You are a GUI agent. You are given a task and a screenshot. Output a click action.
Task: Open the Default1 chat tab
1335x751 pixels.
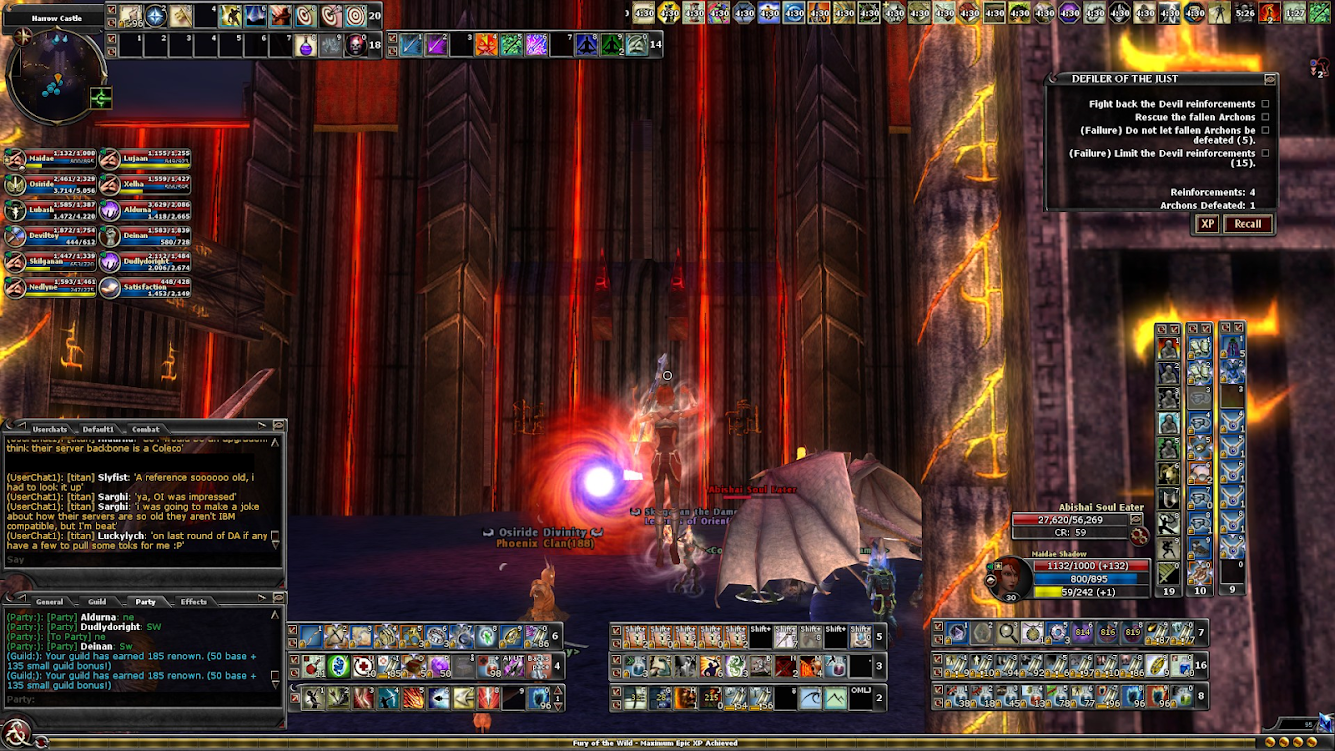pos(98,429)
